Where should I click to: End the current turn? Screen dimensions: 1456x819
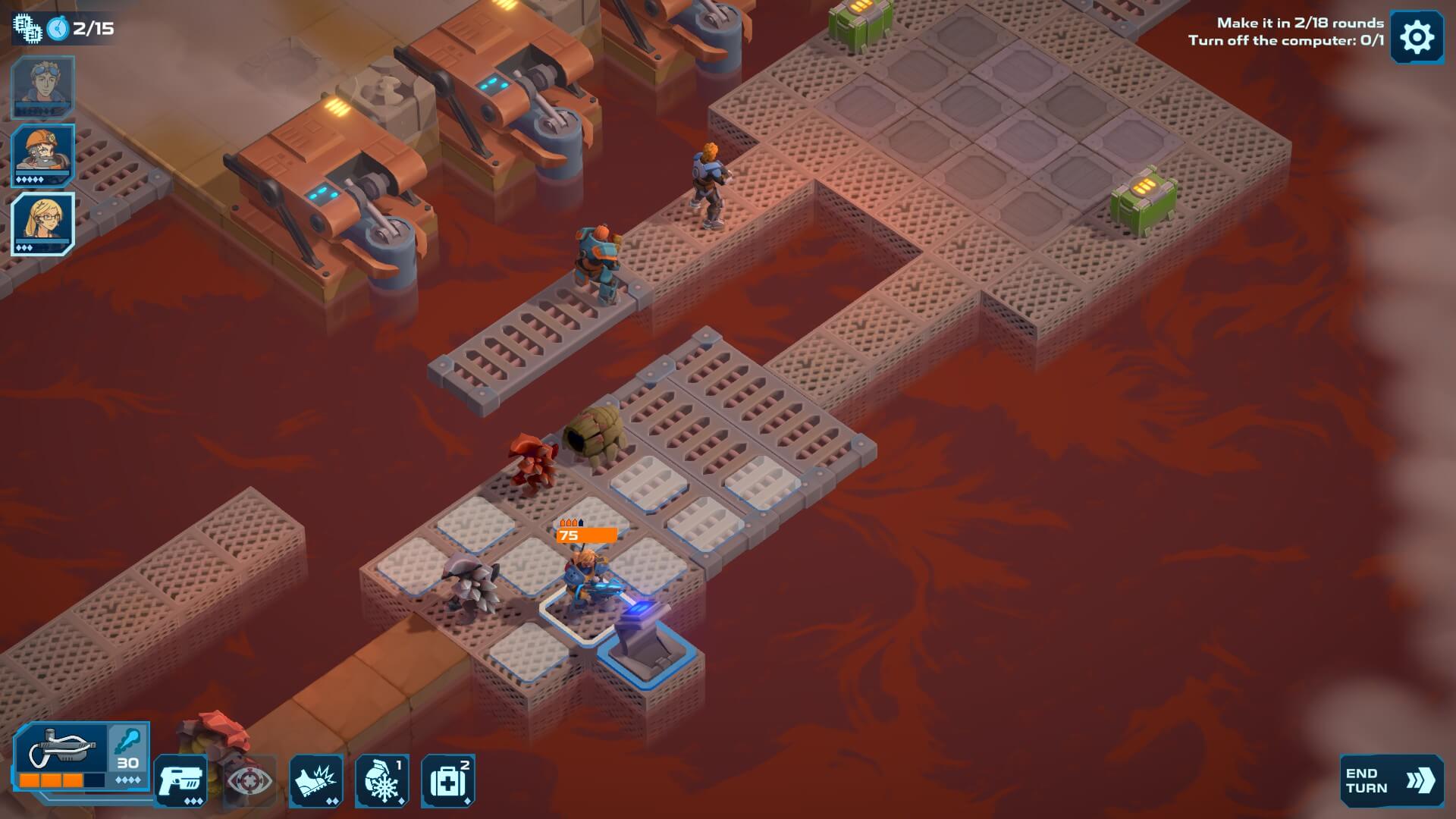[1391, 780]
